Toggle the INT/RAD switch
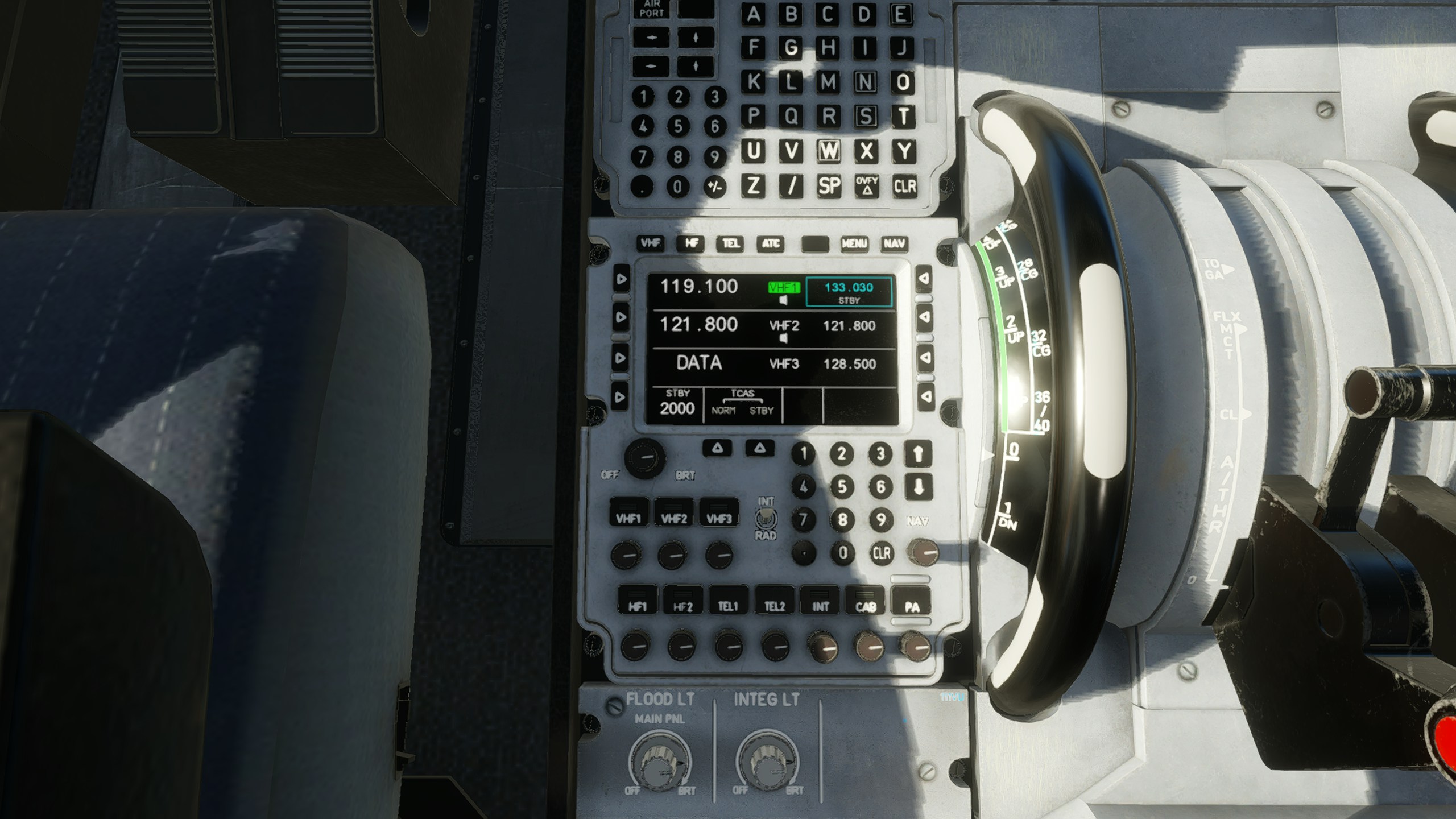This screenshot has width=1456, height=819. click(766, 518)
